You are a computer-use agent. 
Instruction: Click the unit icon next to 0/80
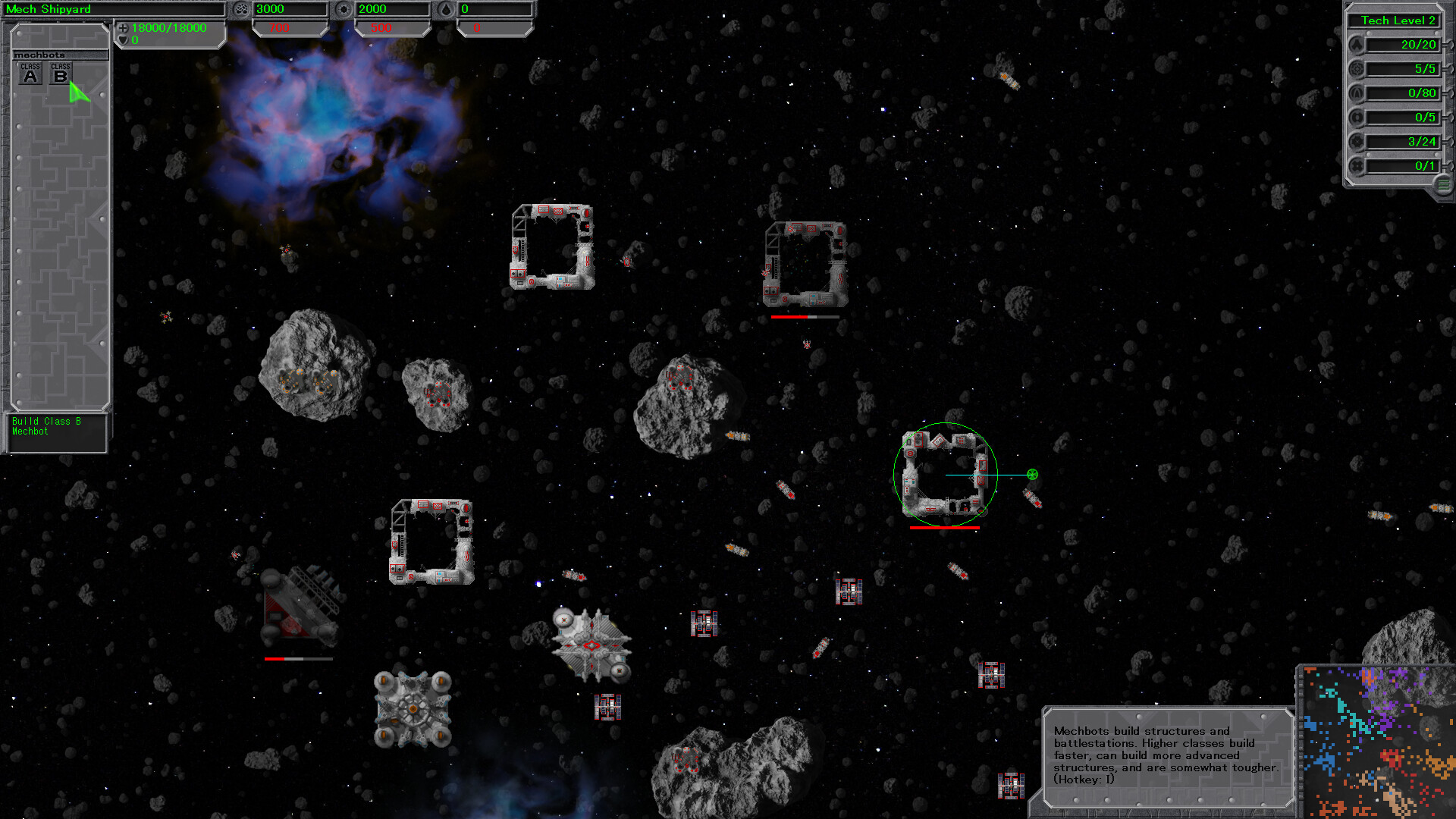[1357, 93]
